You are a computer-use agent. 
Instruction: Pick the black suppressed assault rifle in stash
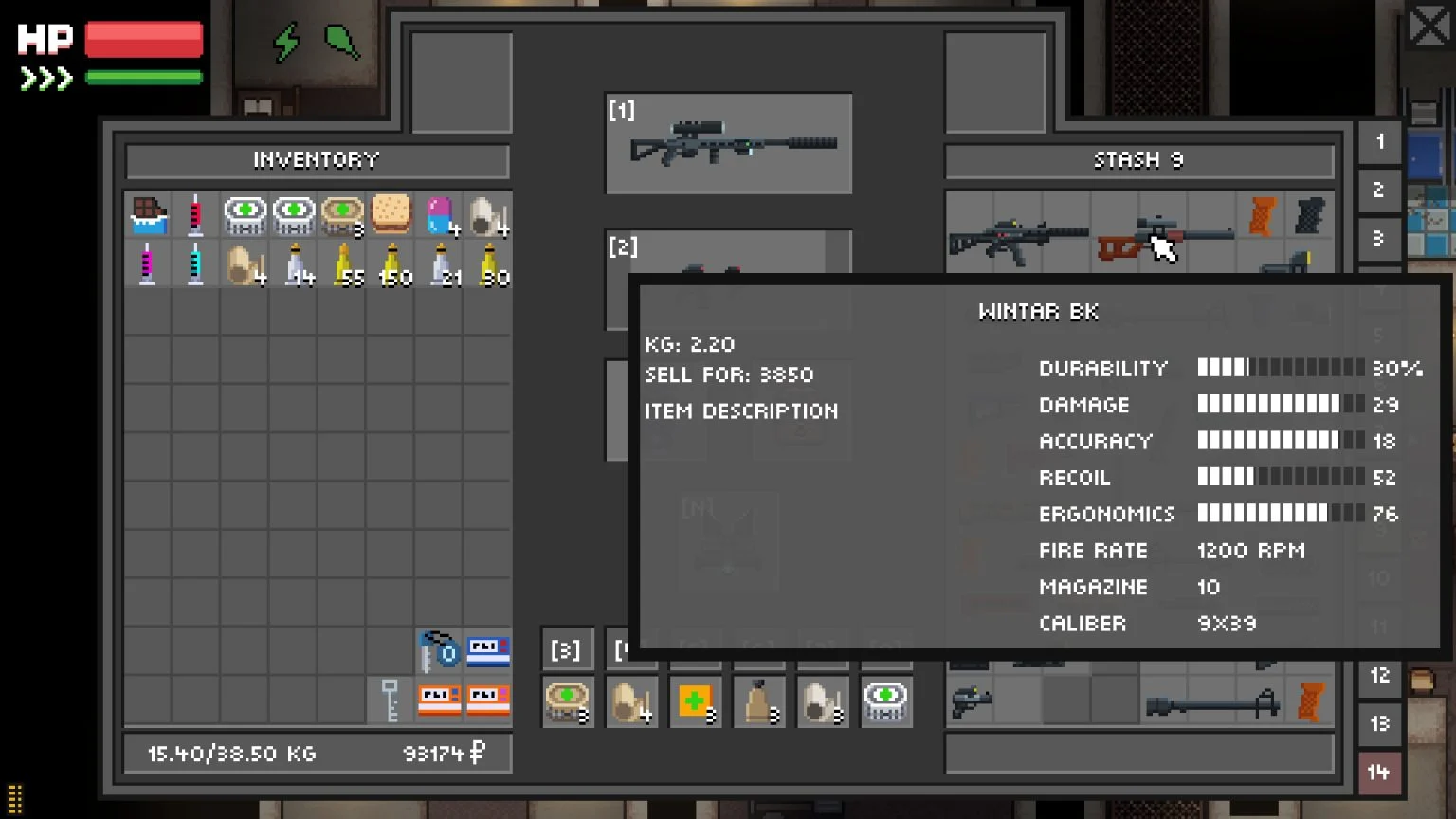(1018, 239)
